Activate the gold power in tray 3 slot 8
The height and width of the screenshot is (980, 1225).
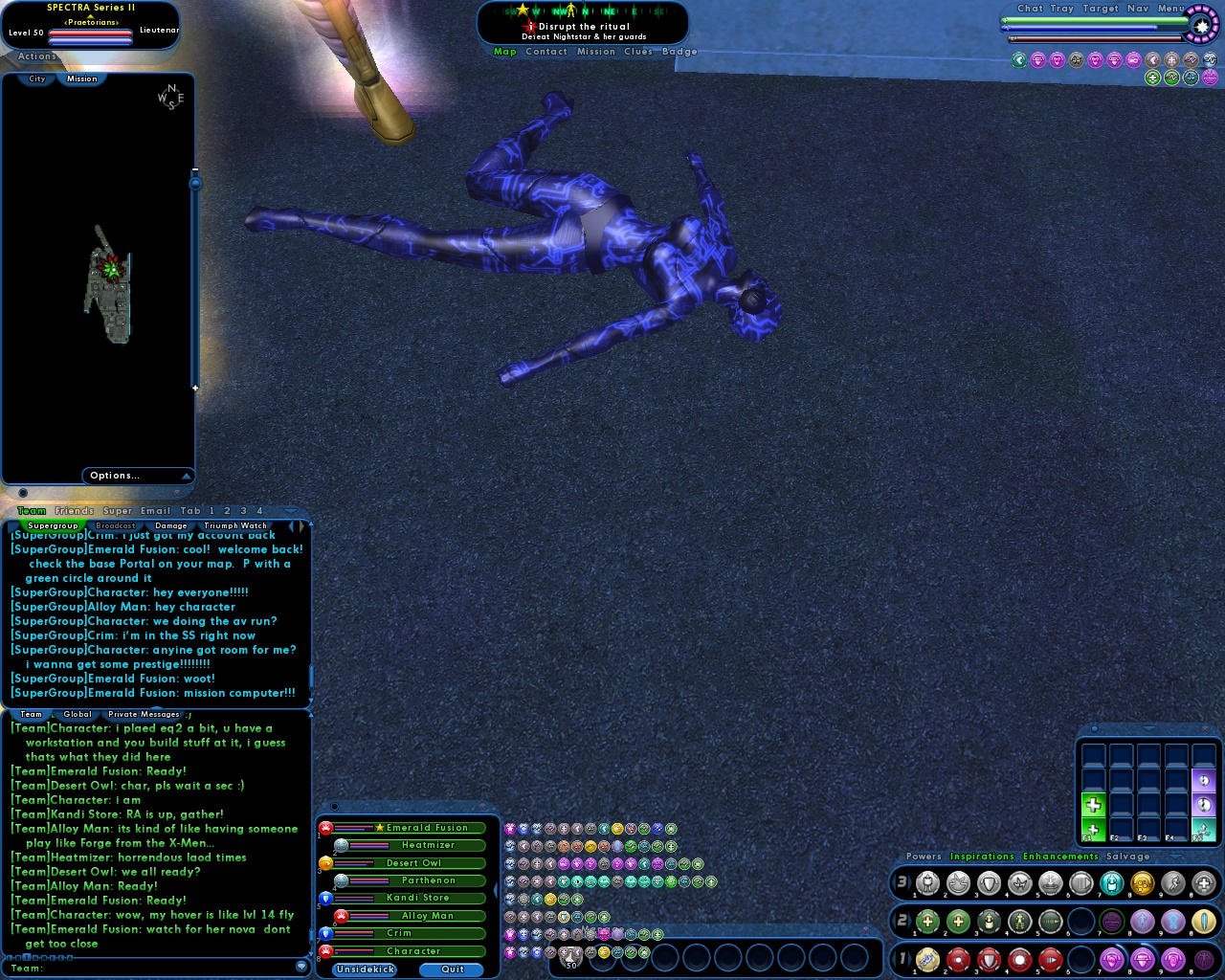click(1143, 883)
